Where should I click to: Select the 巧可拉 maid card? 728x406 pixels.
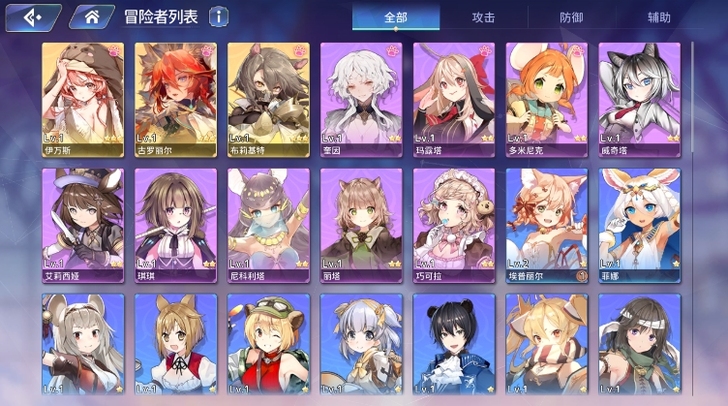[x=453, y=224]
